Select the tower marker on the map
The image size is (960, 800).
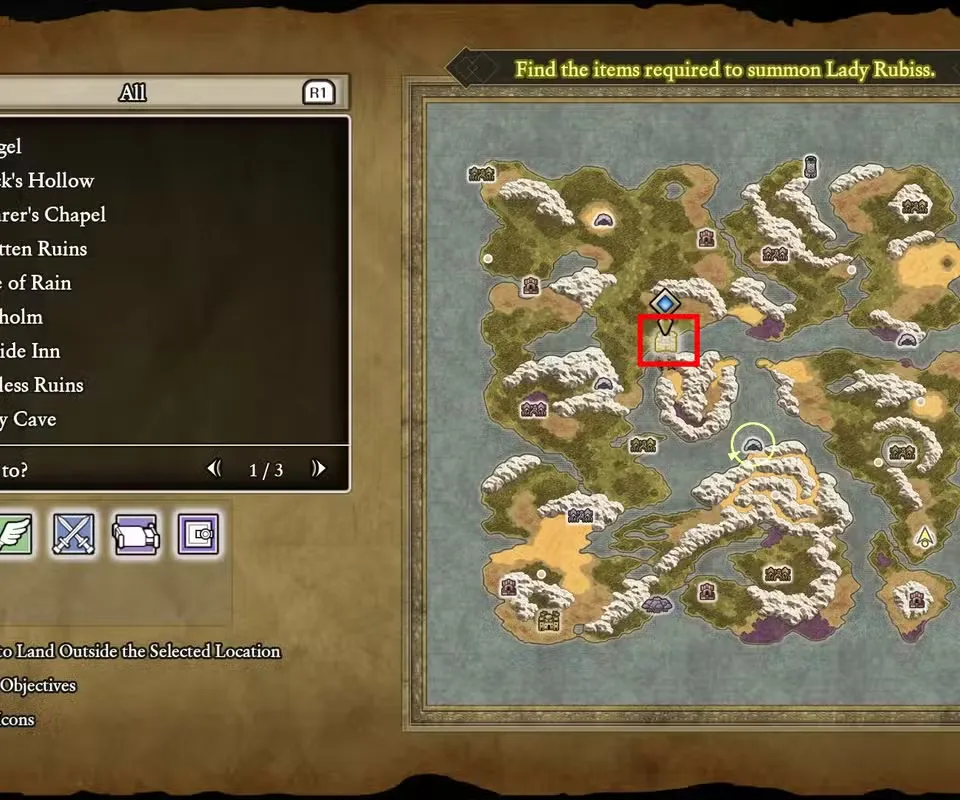[810, 166]
